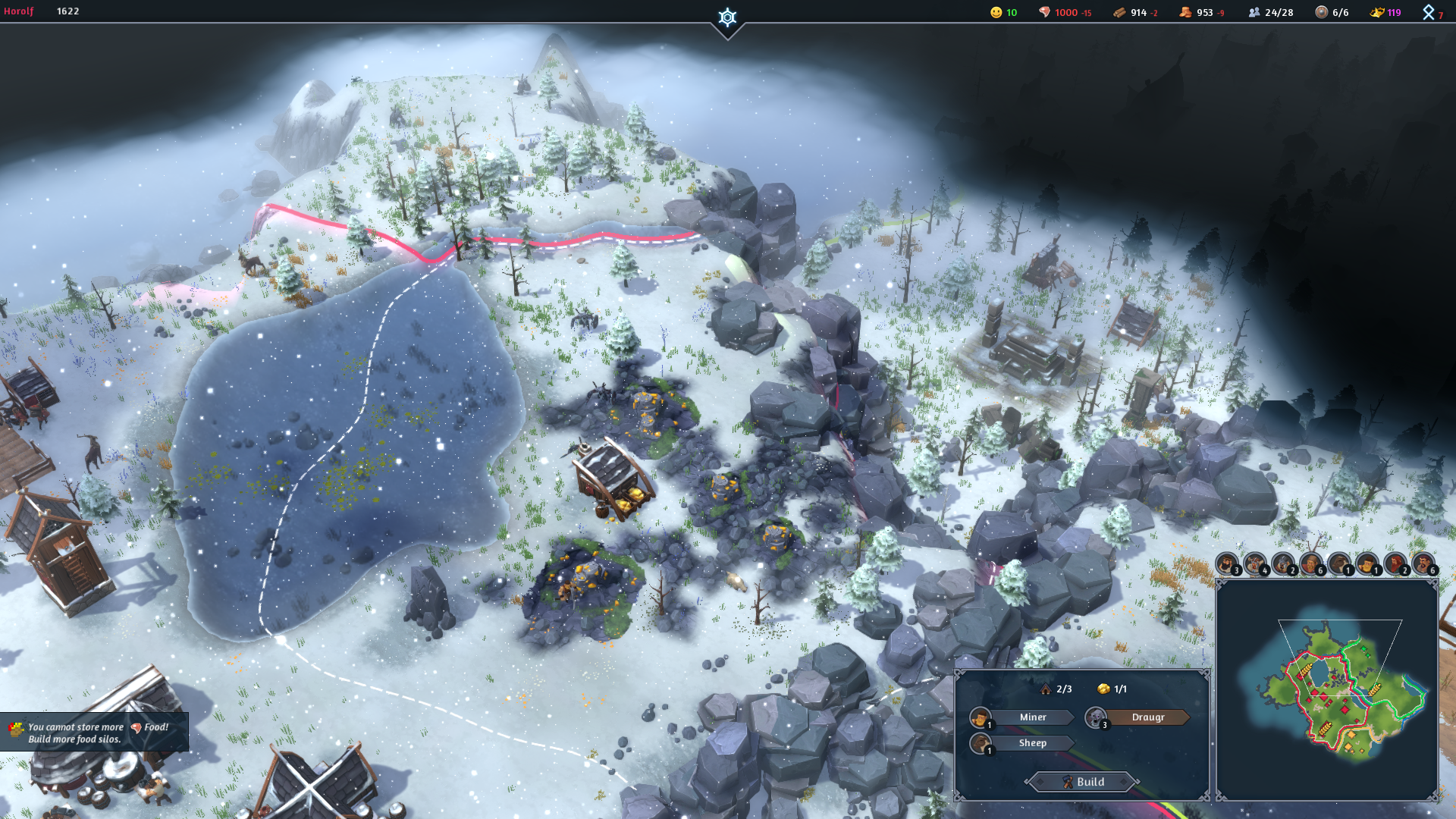This screenshot has width=1456, height=819.
Task: Select the Miner assignment row
Action: click(1031, 717)
